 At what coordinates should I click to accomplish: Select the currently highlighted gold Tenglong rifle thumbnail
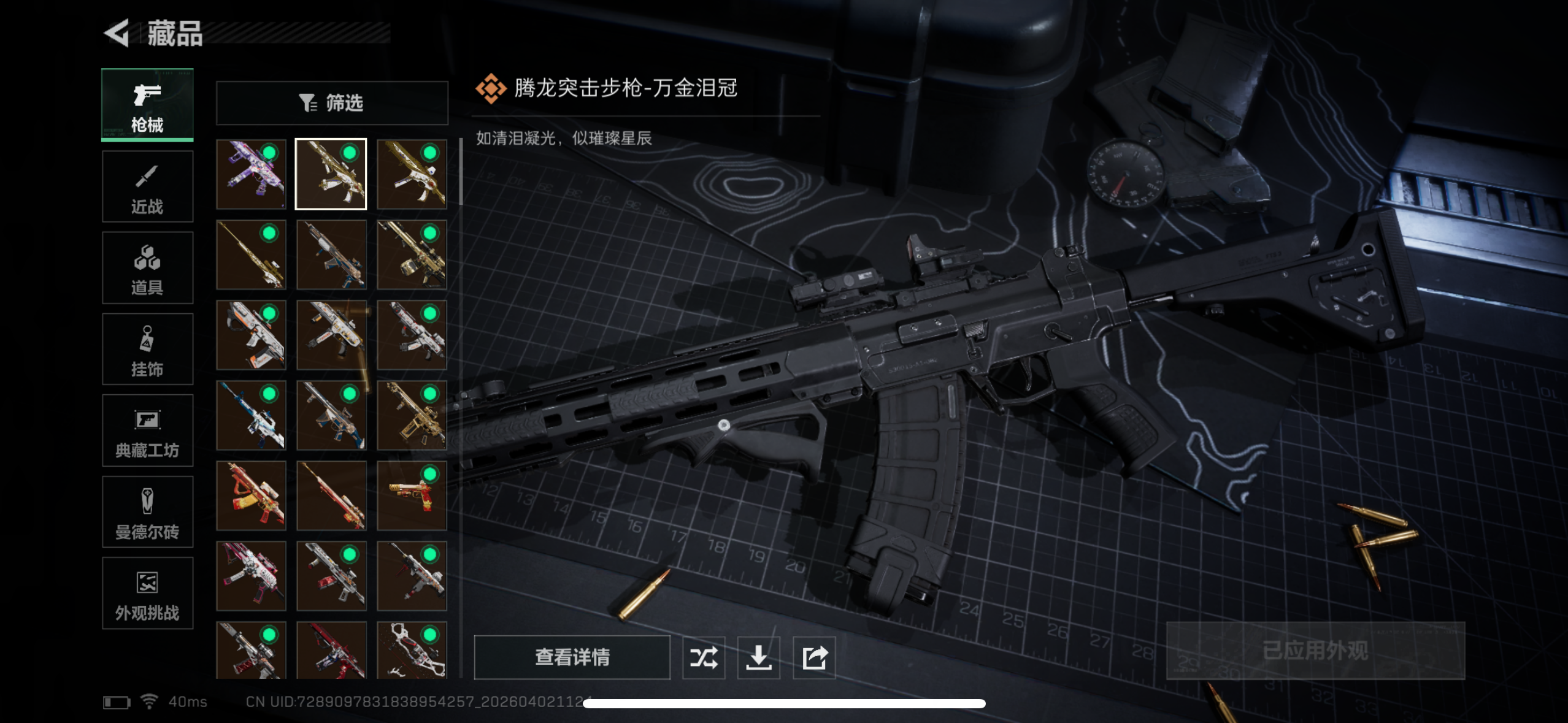(x=331, y=172)
